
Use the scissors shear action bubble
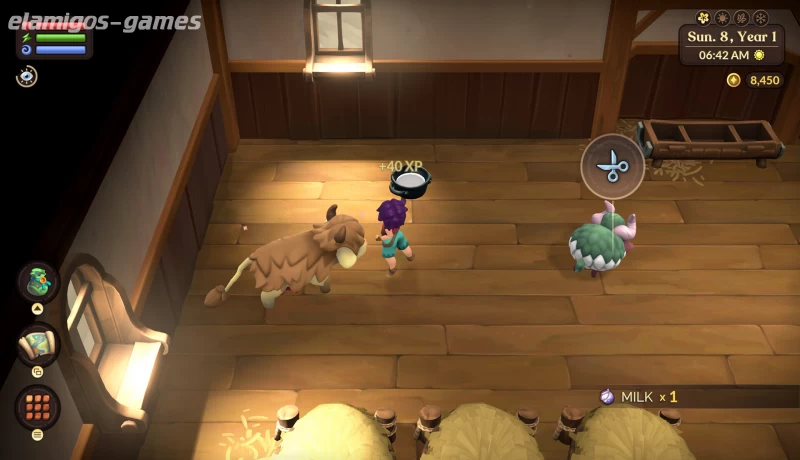(x=612, y=166)
